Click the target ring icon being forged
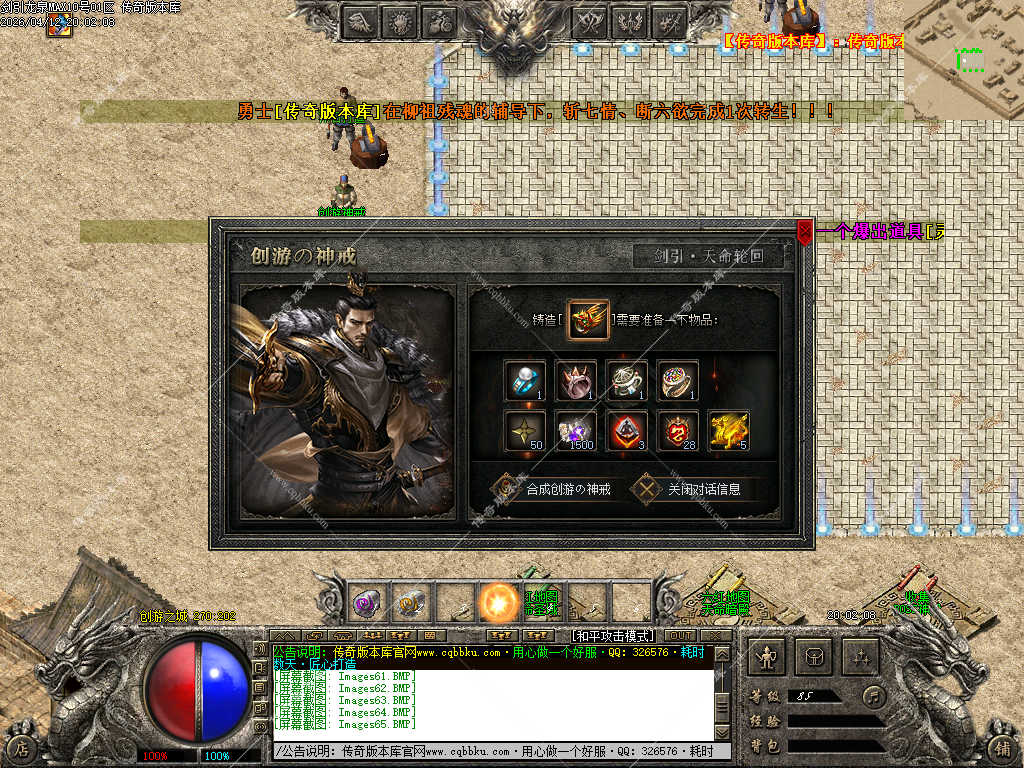Viewport: 1024px width, 768px height. tap(588, 319)
